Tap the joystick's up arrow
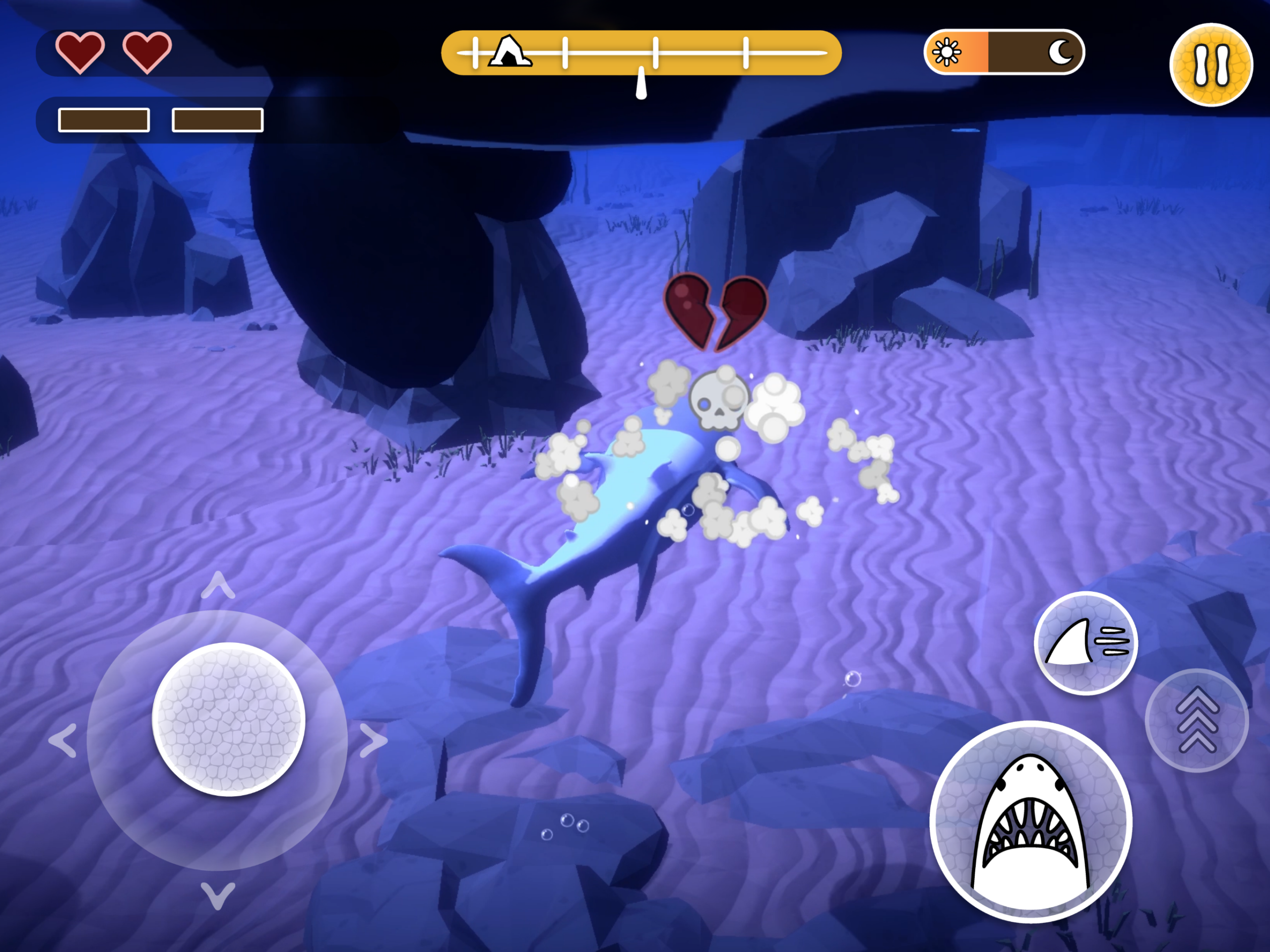 click(x=218, y=586)
